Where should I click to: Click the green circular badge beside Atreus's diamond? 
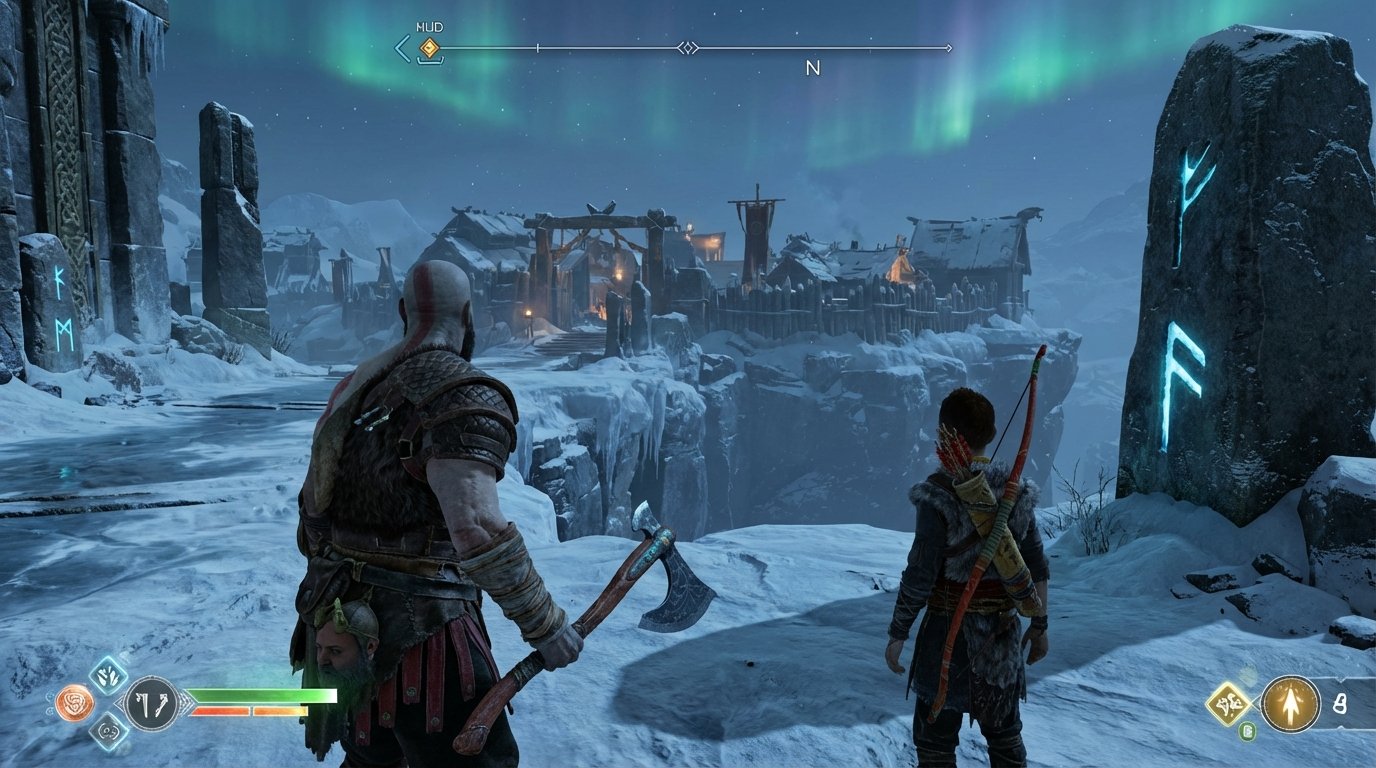[x=1249, y=731]
